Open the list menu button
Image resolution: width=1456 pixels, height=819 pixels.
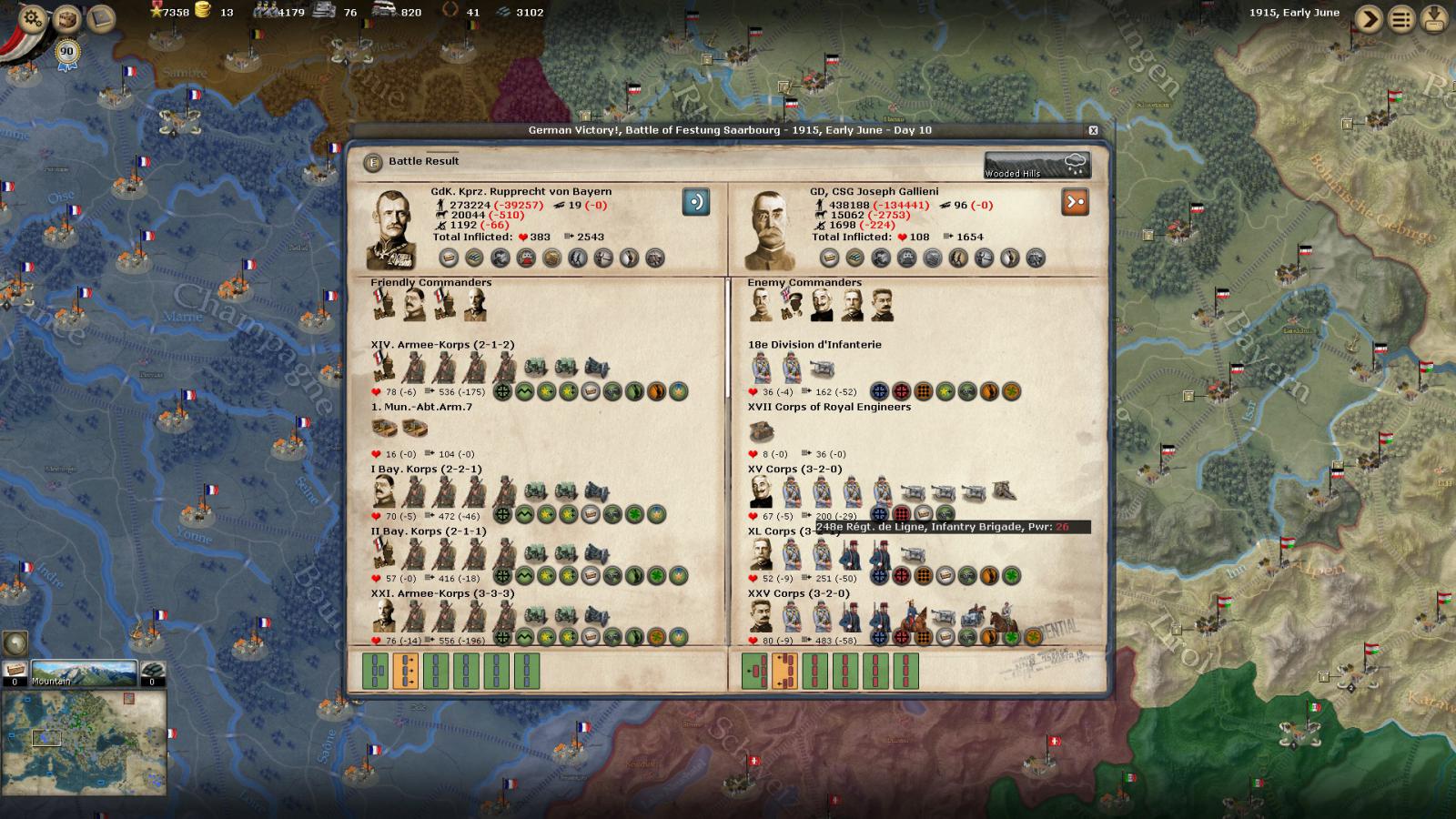tap(1402, 18)
